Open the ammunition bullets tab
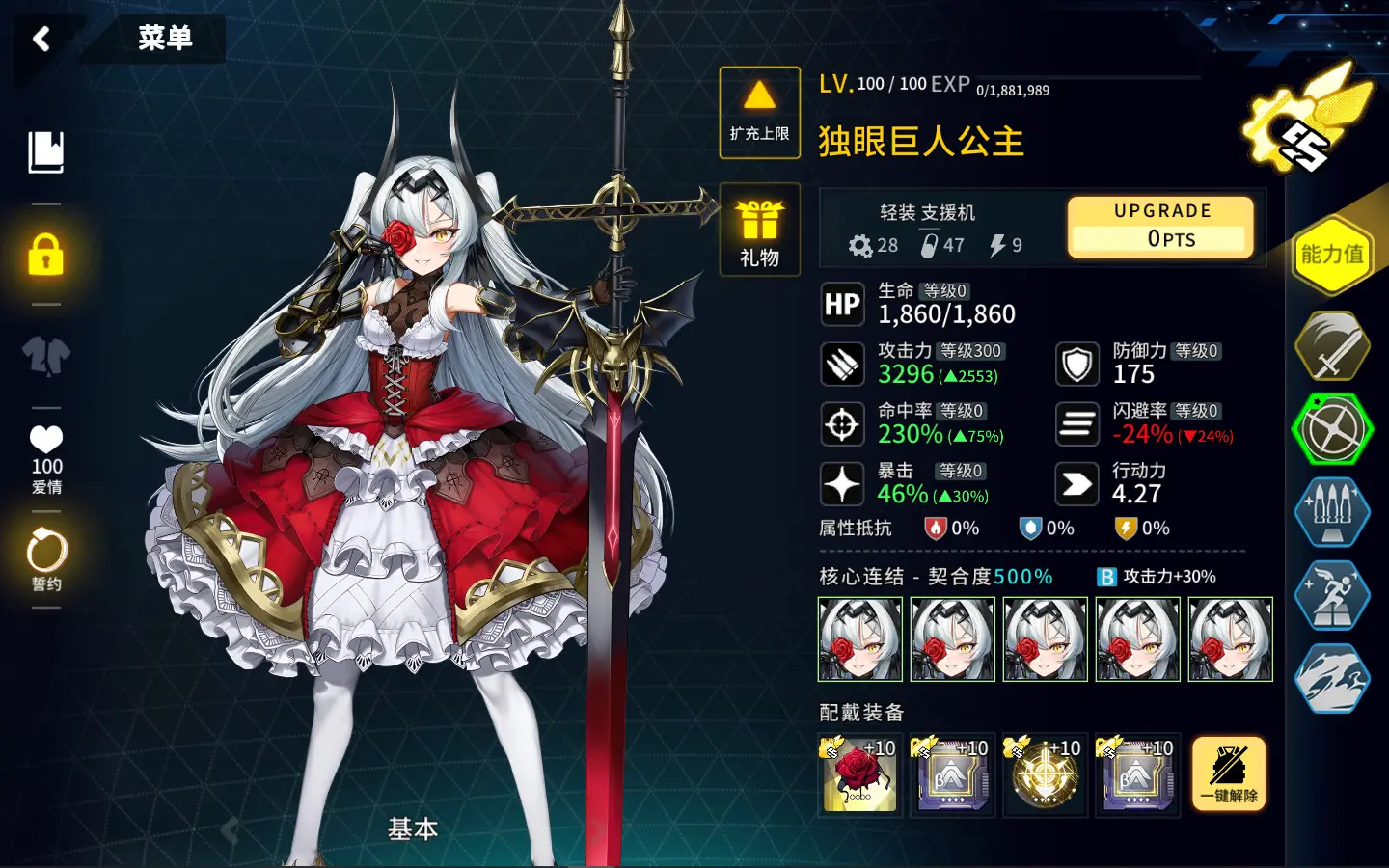The image size is (1389, 868). tap(1332, 512)
